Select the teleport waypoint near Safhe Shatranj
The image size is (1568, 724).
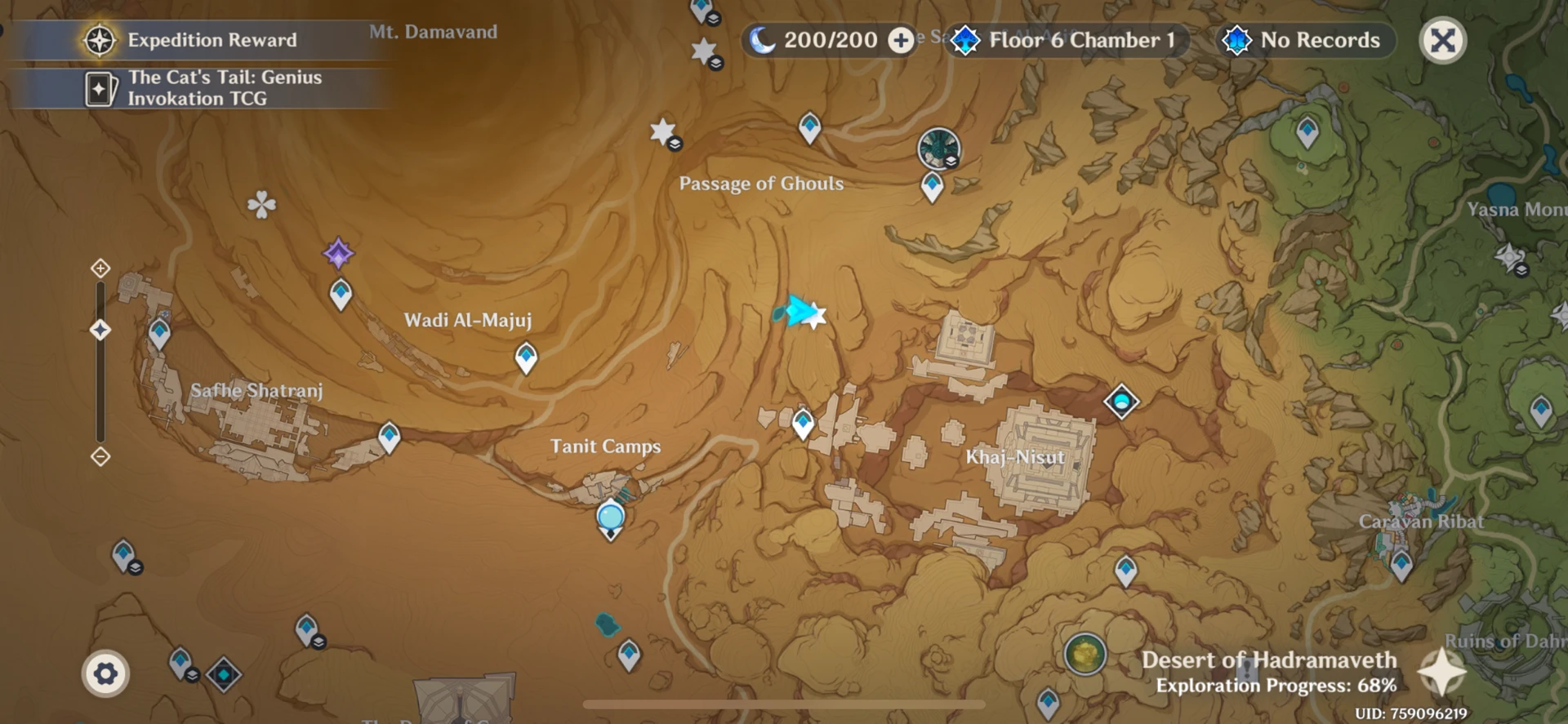(x=158, y=333)
